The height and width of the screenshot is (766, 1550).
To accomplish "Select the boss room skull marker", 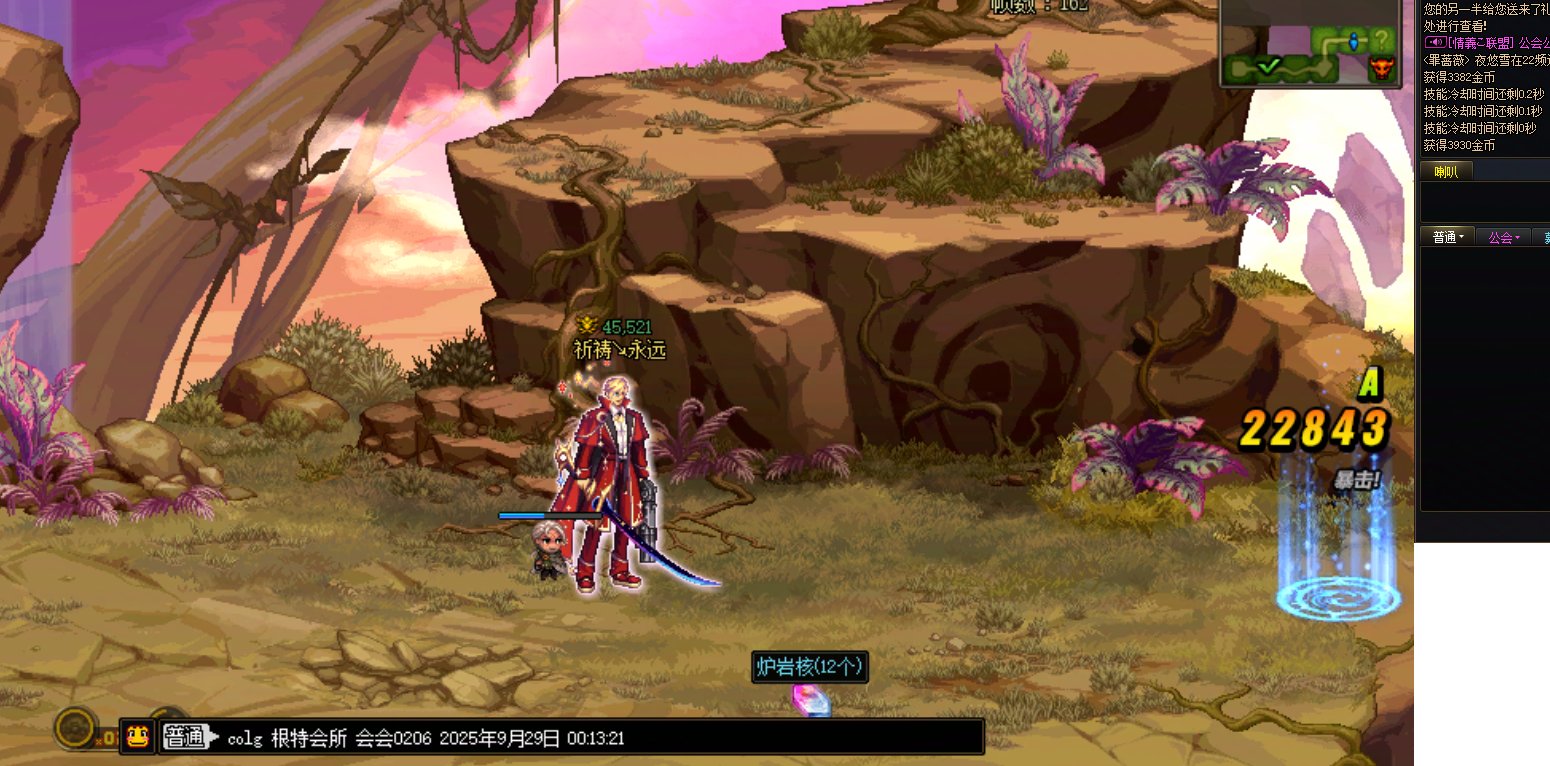I will coord(1381,69).
